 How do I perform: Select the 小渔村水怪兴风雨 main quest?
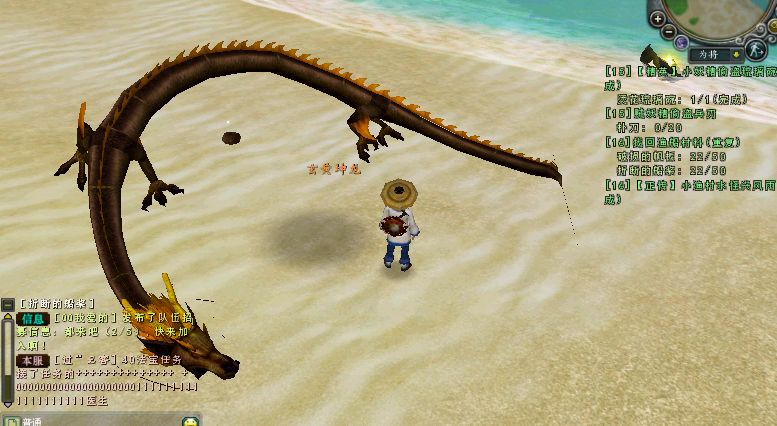tap(690, 185)
